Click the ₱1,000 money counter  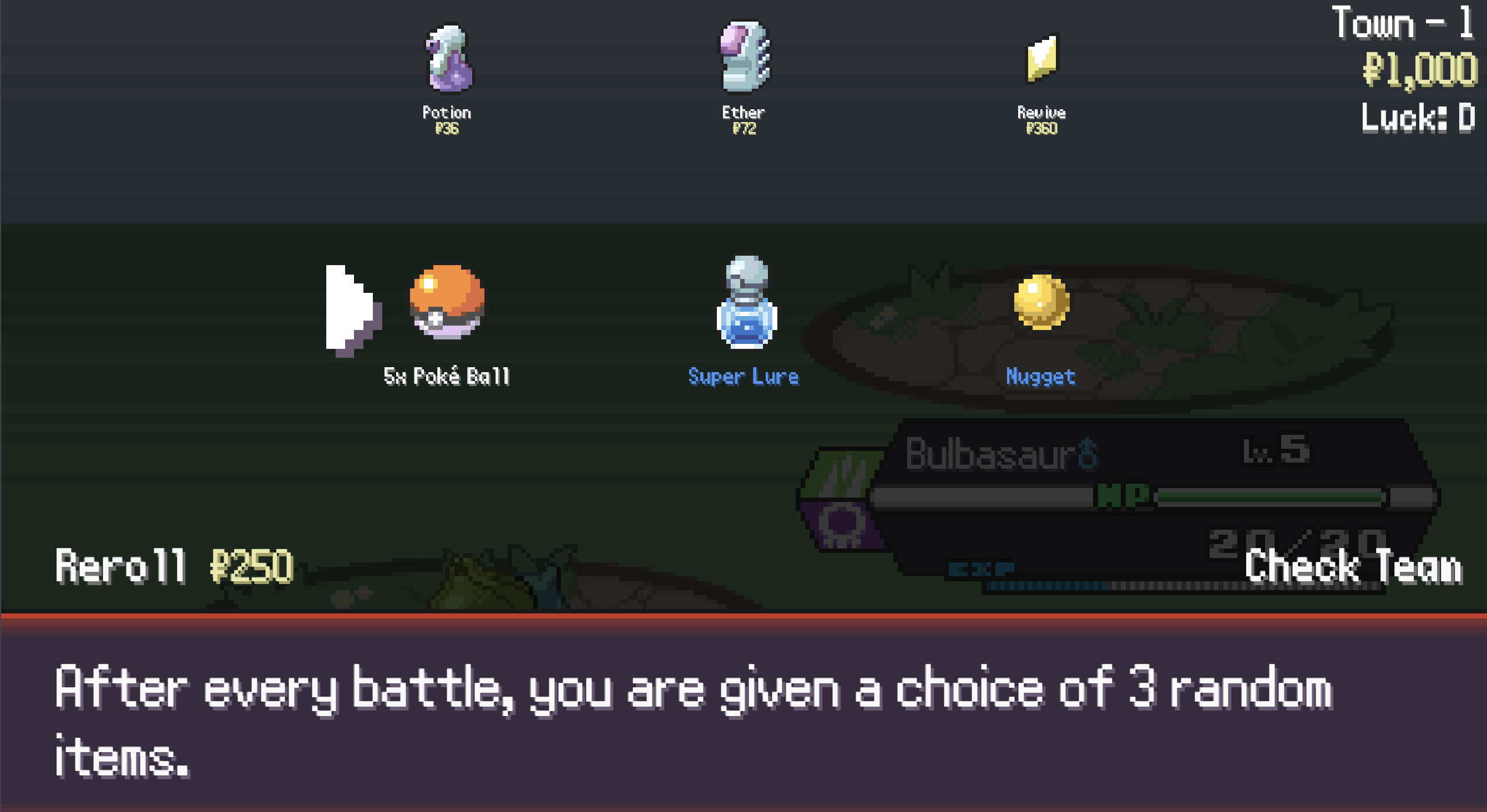[1421, 72]
